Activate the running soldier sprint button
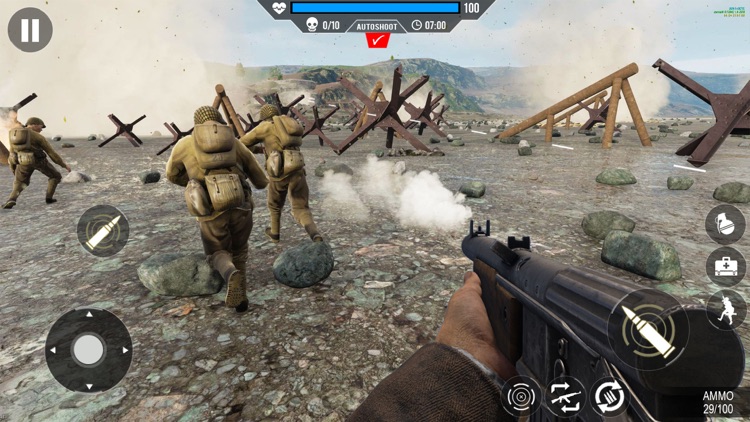This screenshot has height=422, width=750. pos(726,310)
